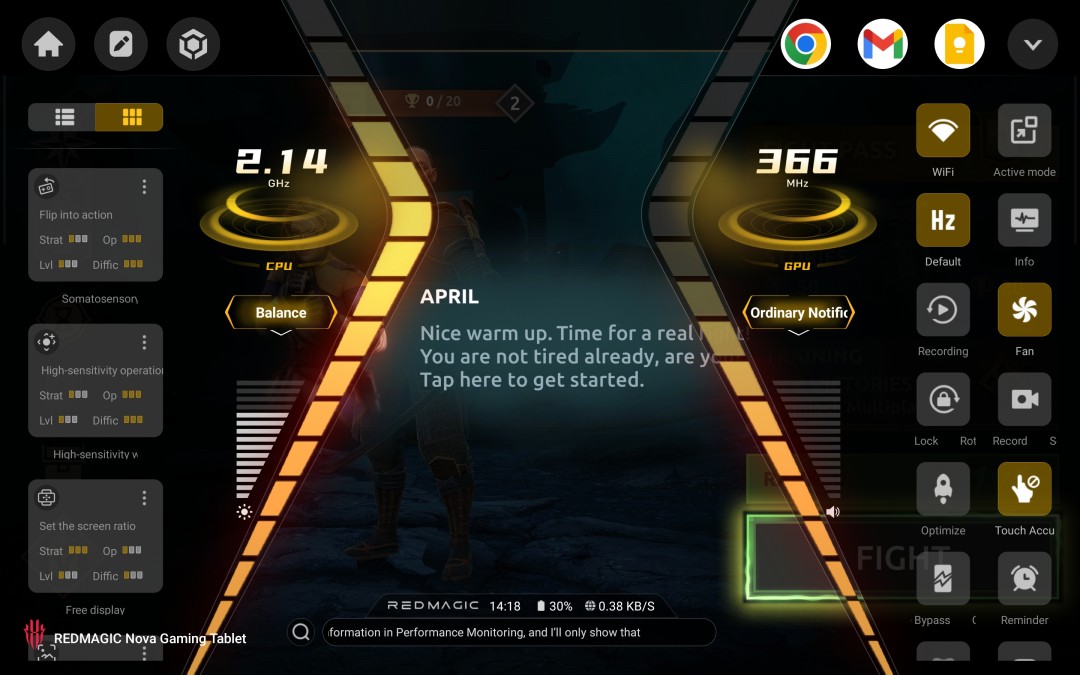This screenshot has height=675, width=1080.
Task: Open the Google Keep notes shortcut
Action: [x=959, y=45]
